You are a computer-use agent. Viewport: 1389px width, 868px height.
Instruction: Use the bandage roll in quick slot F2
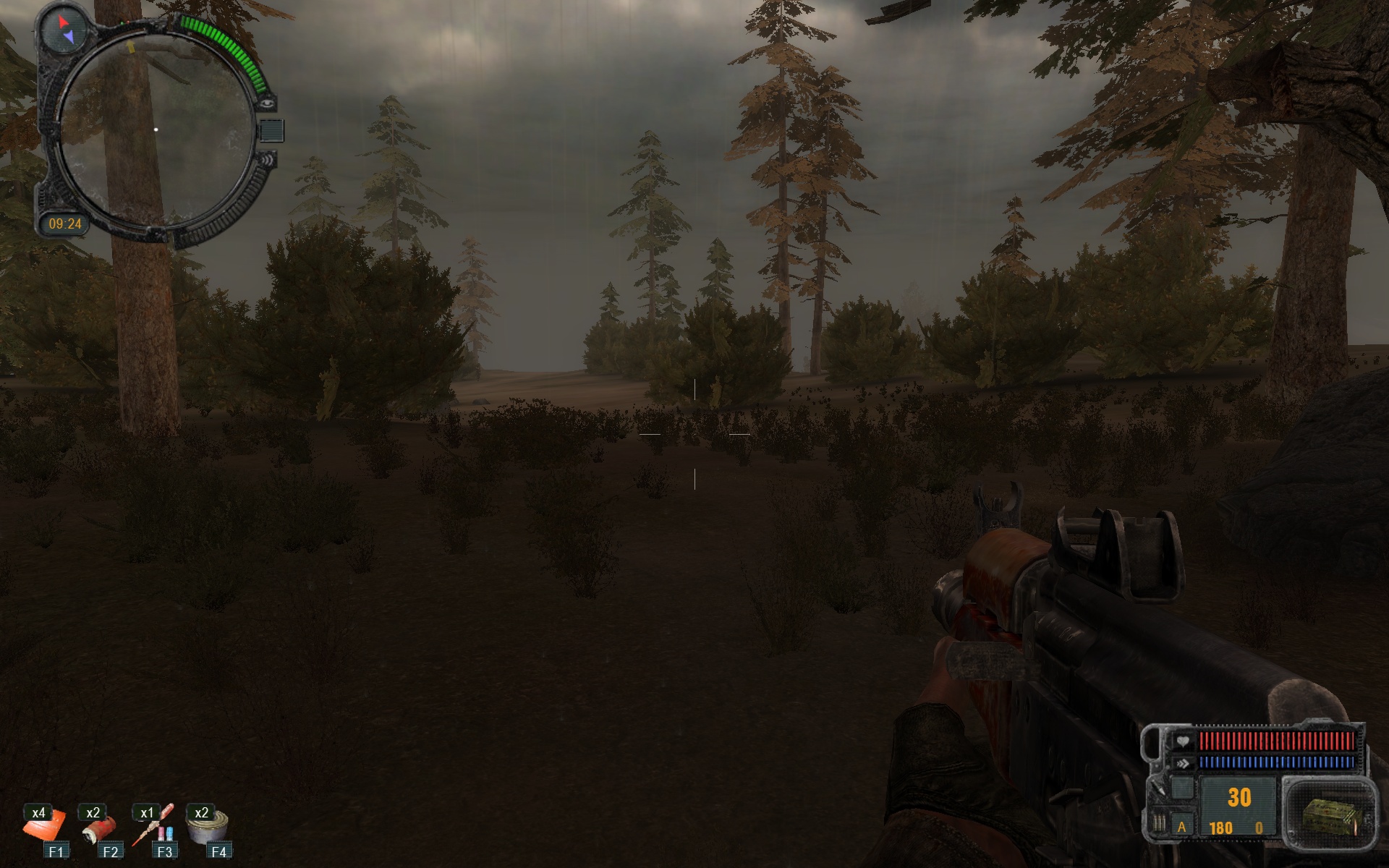98,829
